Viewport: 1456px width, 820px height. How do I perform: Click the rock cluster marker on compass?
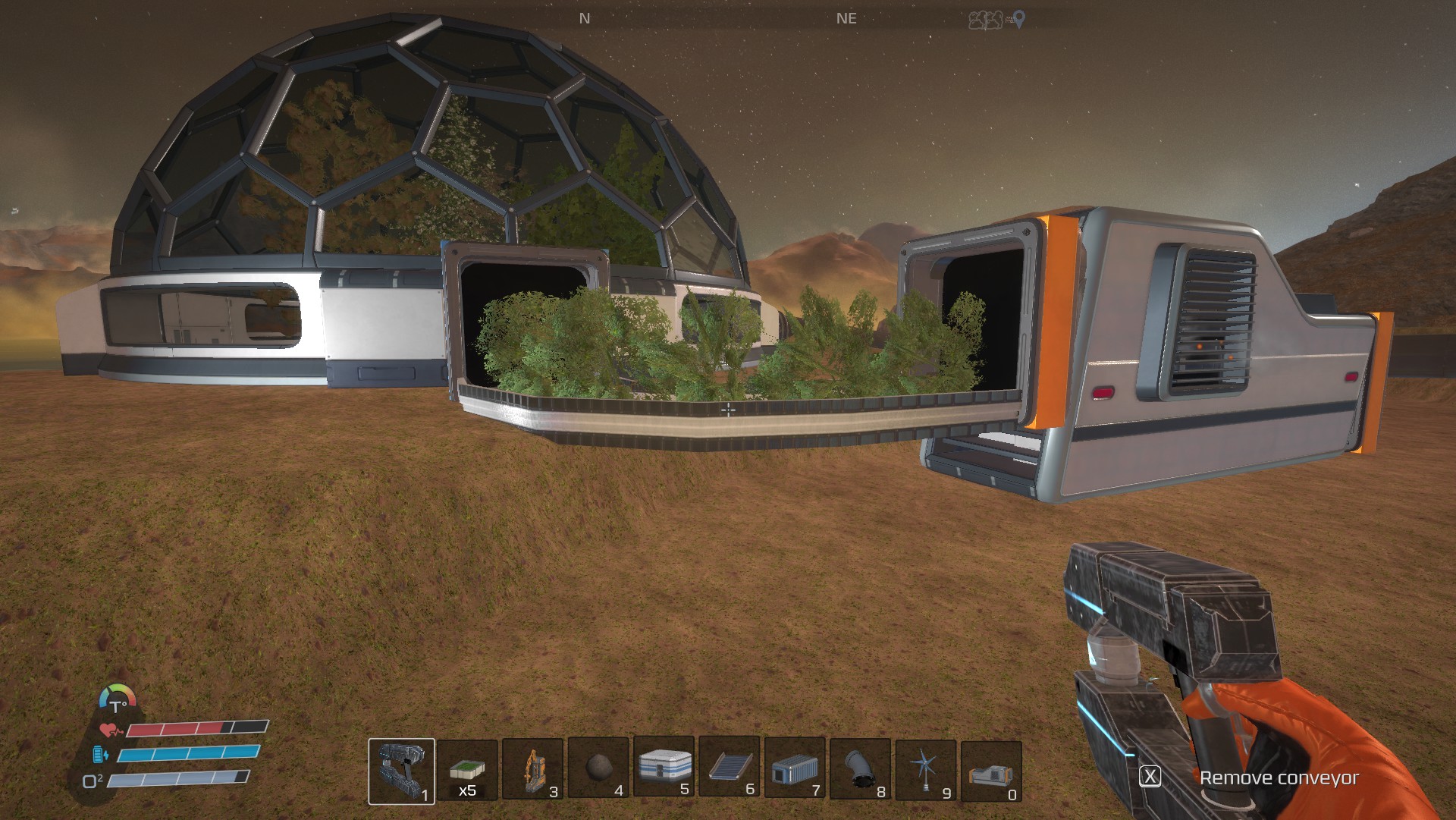[x=985, y=20]
